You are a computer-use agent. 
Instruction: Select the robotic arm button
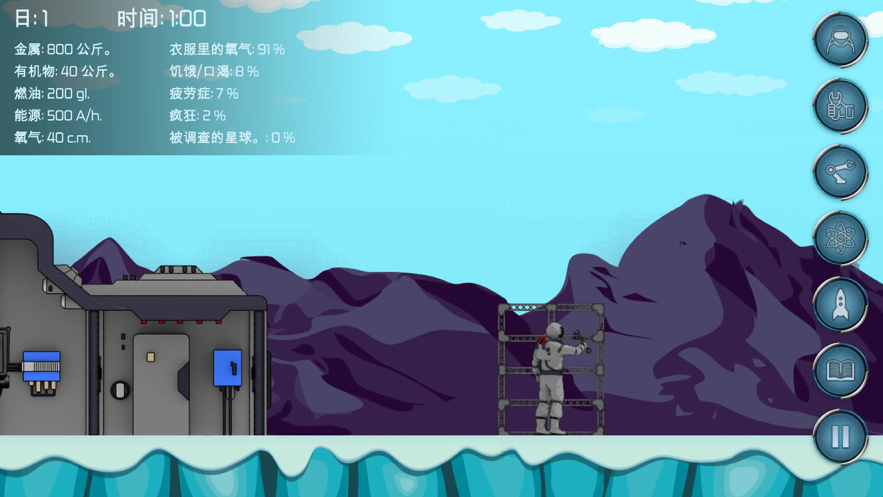click(x=840, y=172)
